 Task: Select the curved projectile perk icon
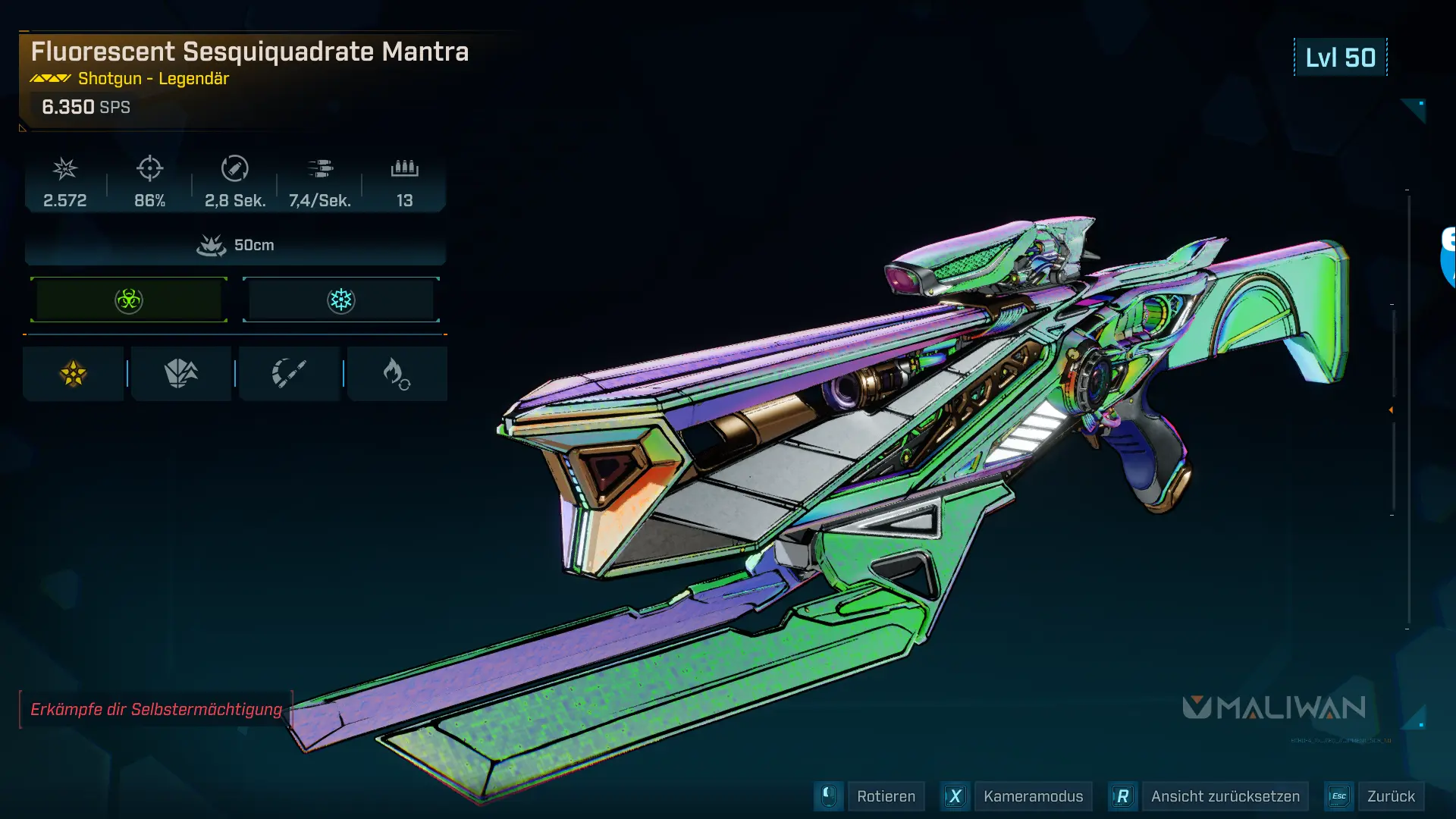coord(289,373)
